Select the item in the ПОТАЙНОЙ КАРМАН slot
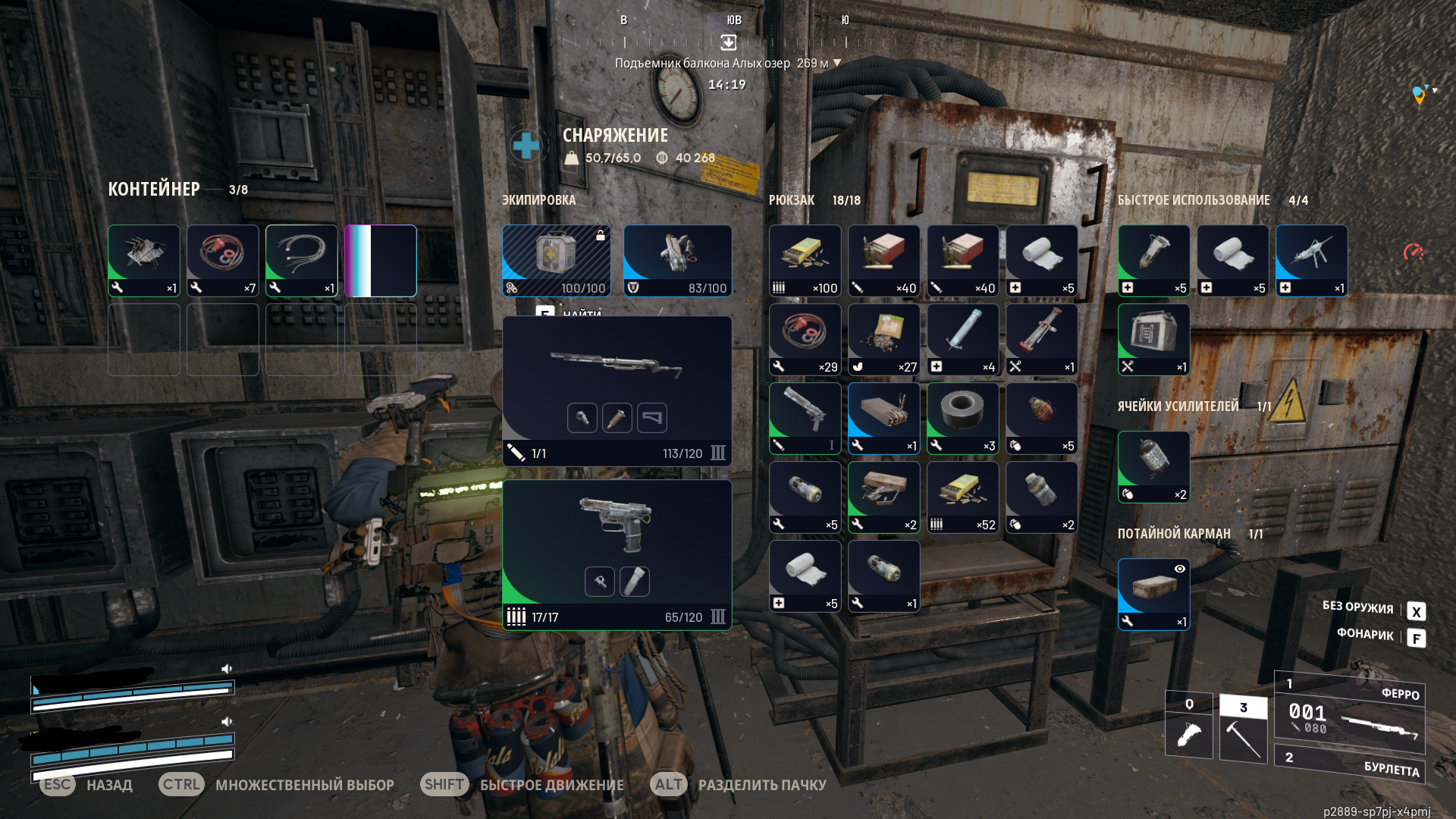This screenshot has width=1456, height=819. click(x=1153, y=594)
